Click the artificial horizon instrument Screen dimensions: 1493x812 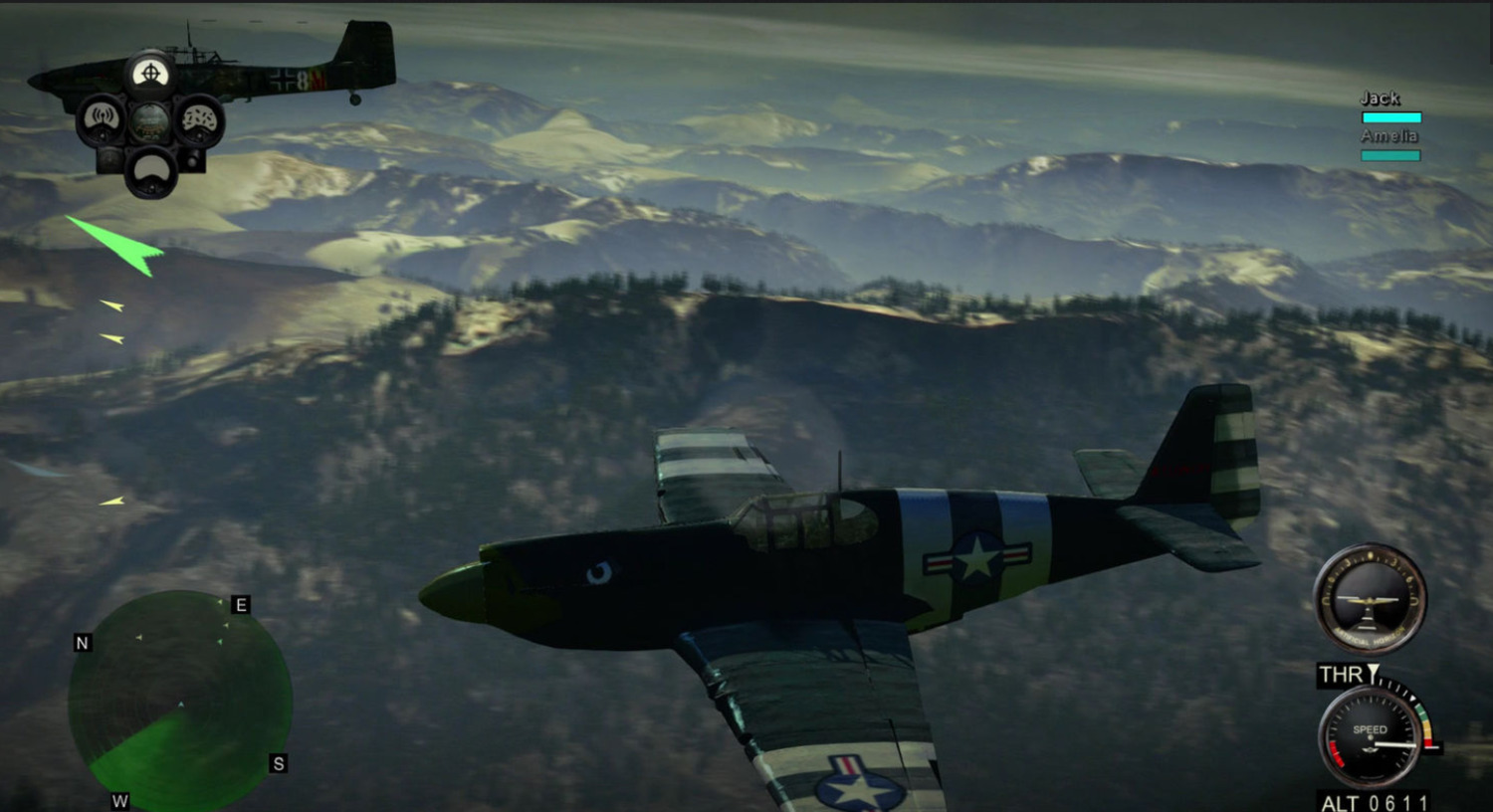[1370, 600]
